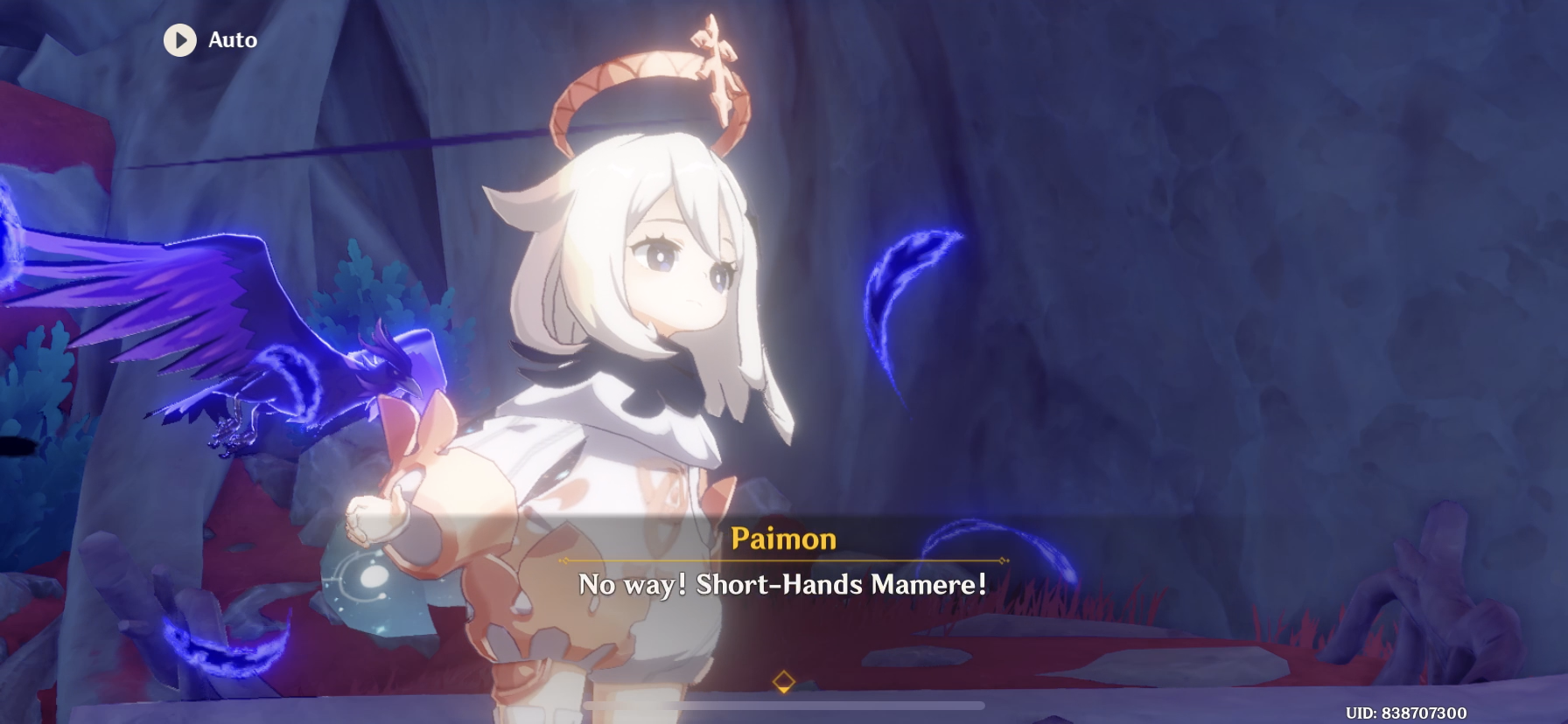Expand the dialogue by clicking the speech text

(x=783, y=585)
